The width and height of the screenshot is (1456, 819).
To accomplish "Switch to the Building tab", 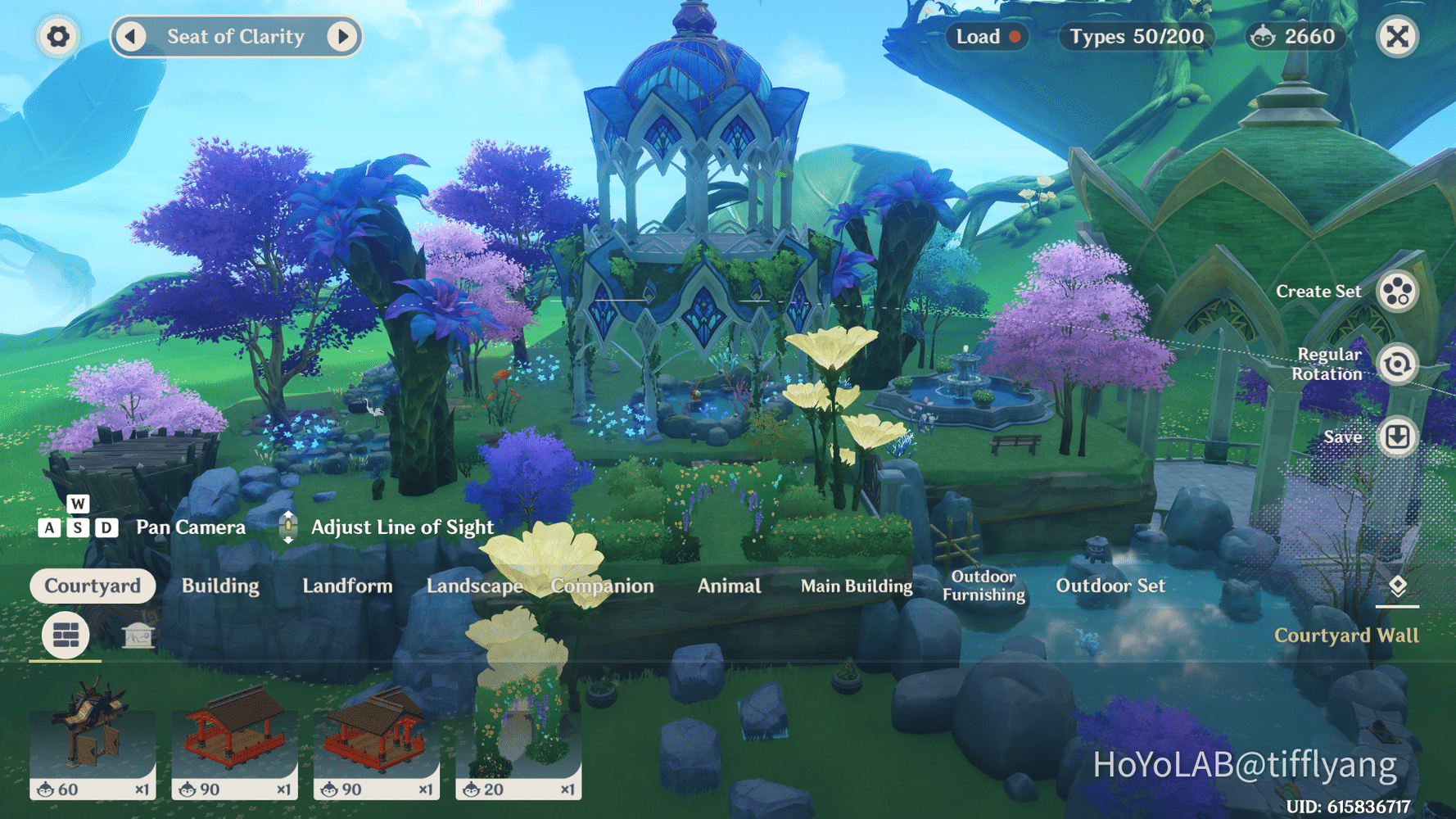I will click(220, 586).
